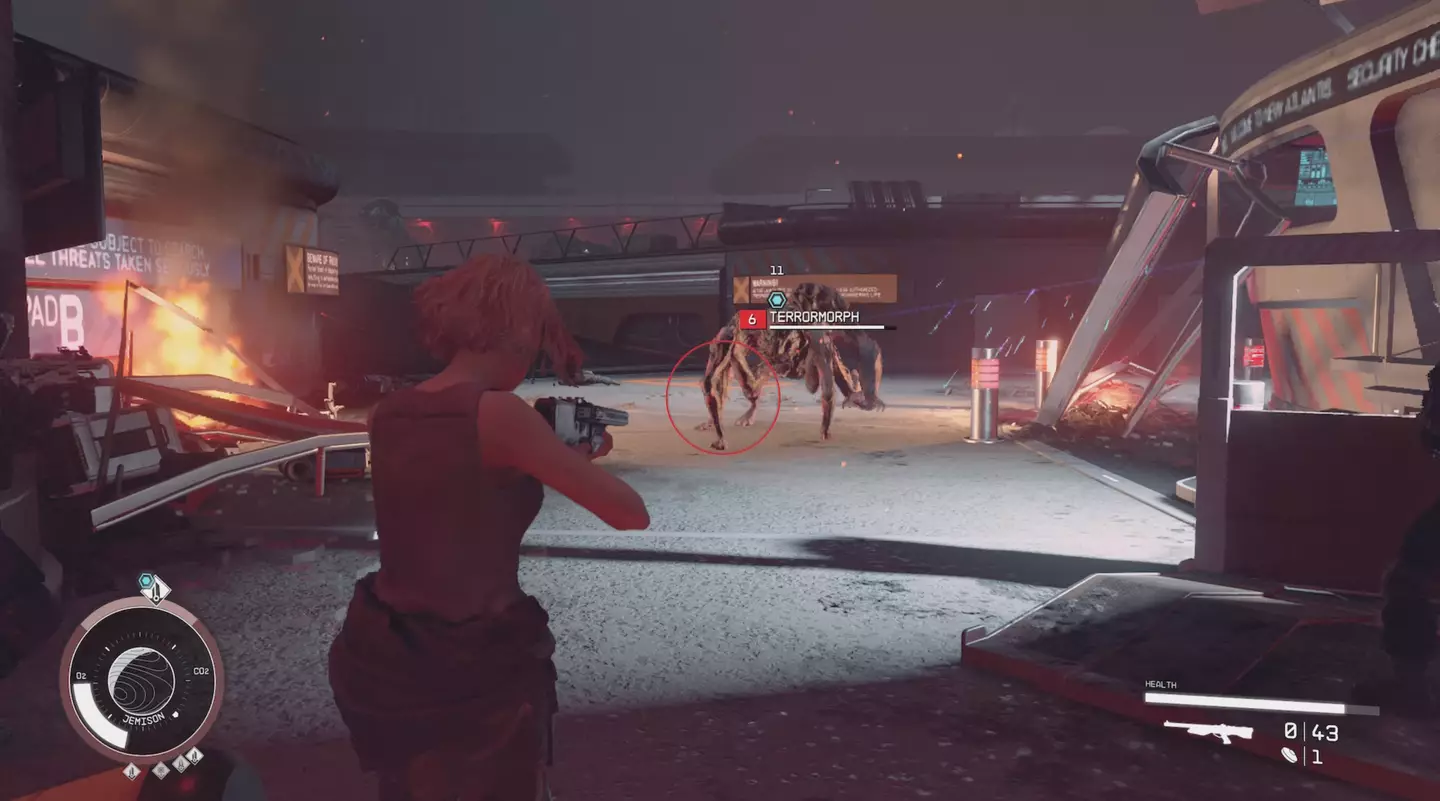This screenshot has width=1440, height=801.
Task: Select the blue hexagon marker above the compass
Action: tap(147, 581)
